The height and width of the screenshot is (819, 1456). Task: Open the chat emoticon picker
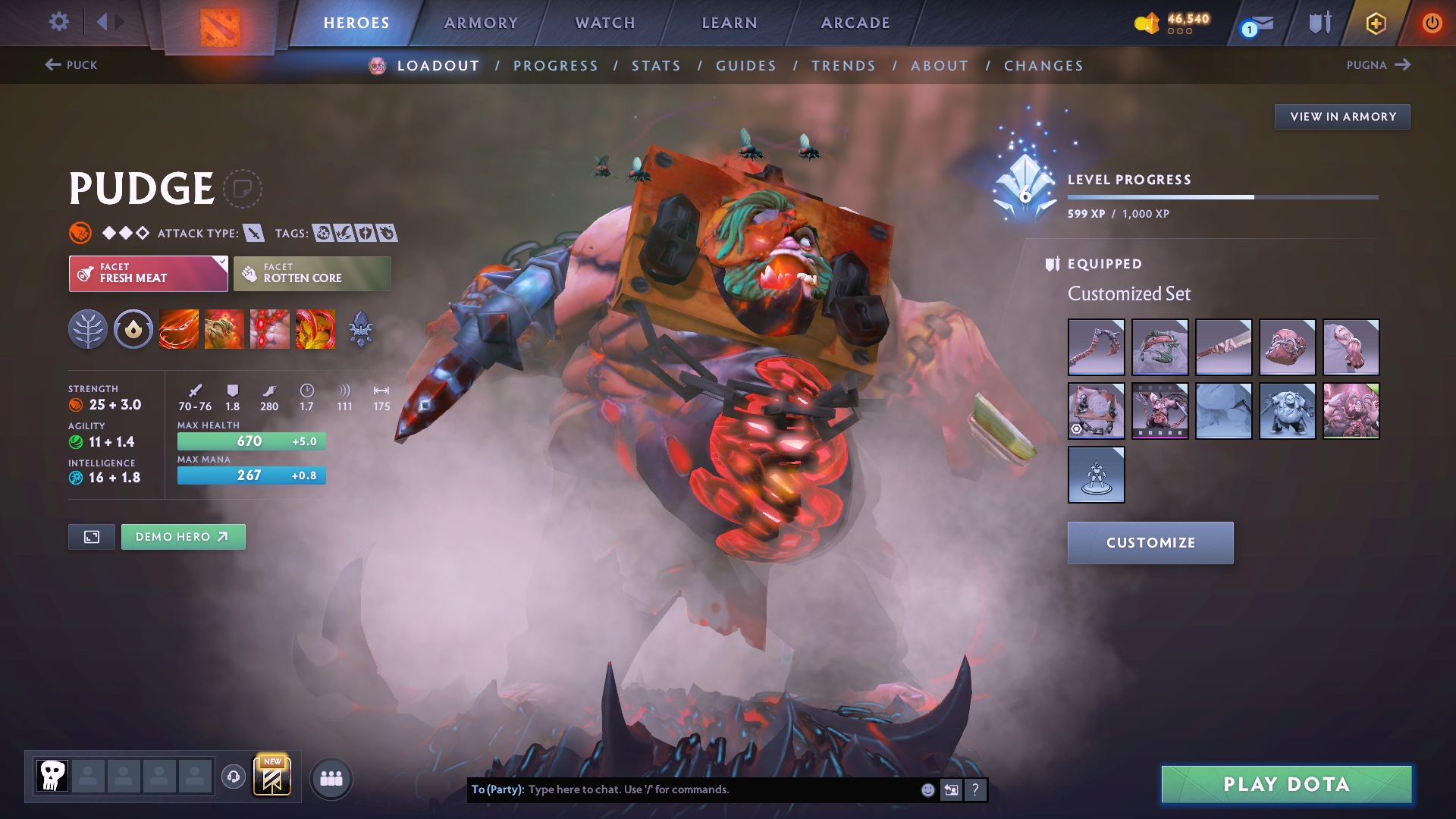point(927,789)
